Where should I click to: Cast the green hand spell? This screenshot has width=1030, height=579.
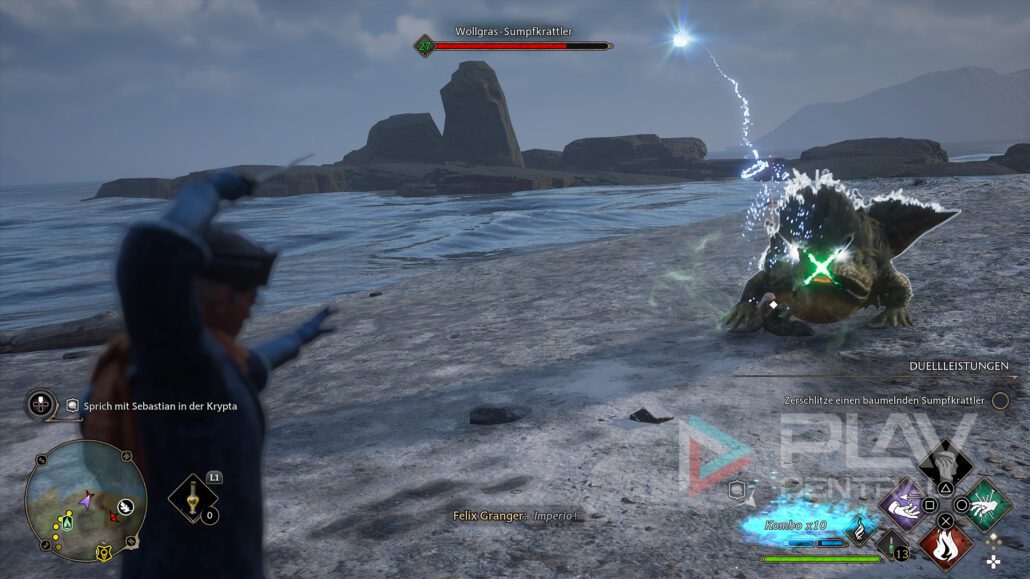[987, 504]
